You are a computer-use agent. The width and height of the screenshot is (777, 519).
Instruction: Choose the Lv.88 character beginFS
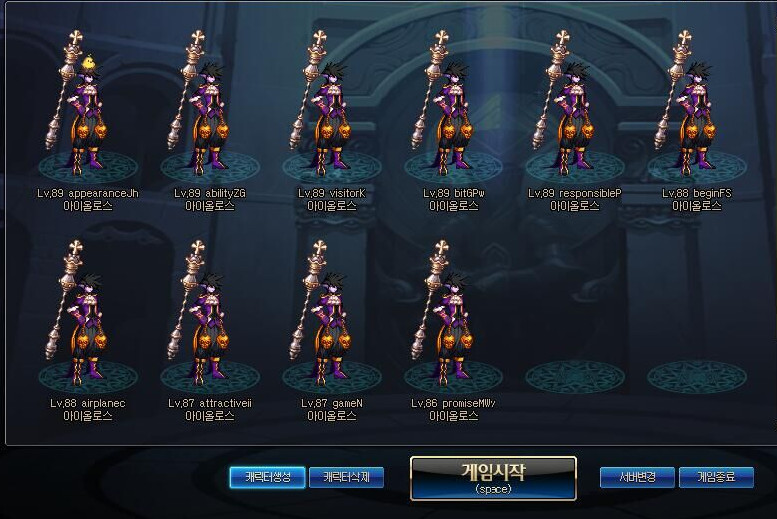coord(696,110)
